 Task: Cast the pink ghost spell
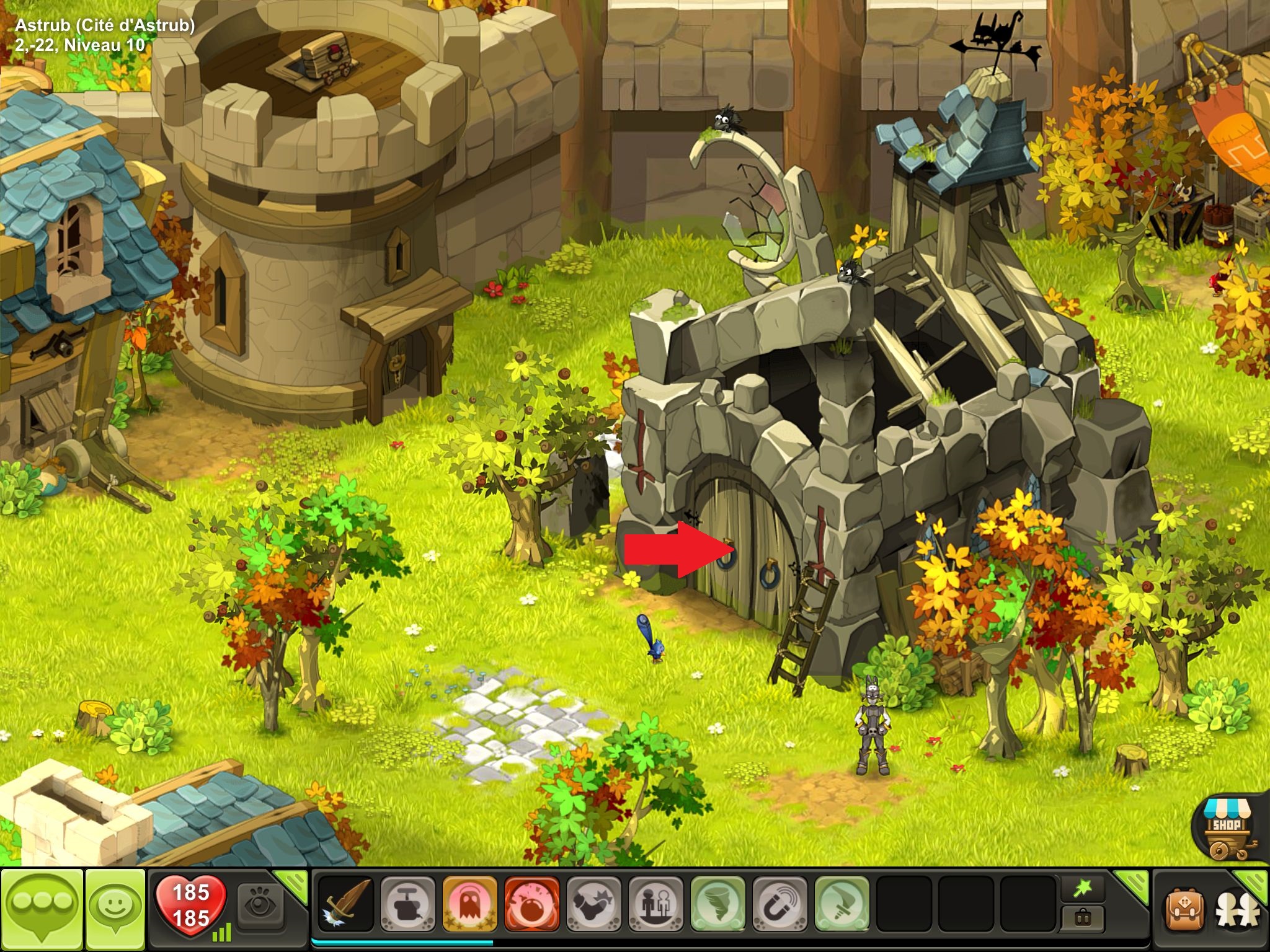(x=469, y=904)
